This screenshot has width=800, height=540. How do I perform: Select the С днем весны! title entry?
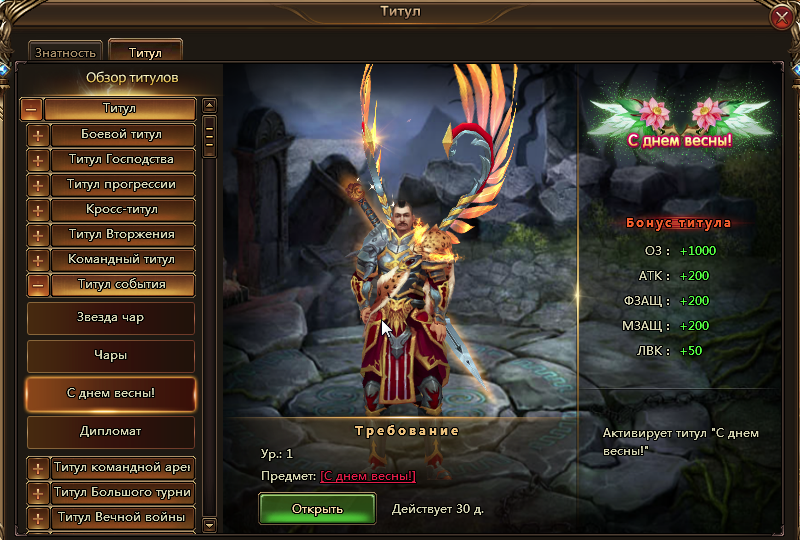tap(110, 393)
